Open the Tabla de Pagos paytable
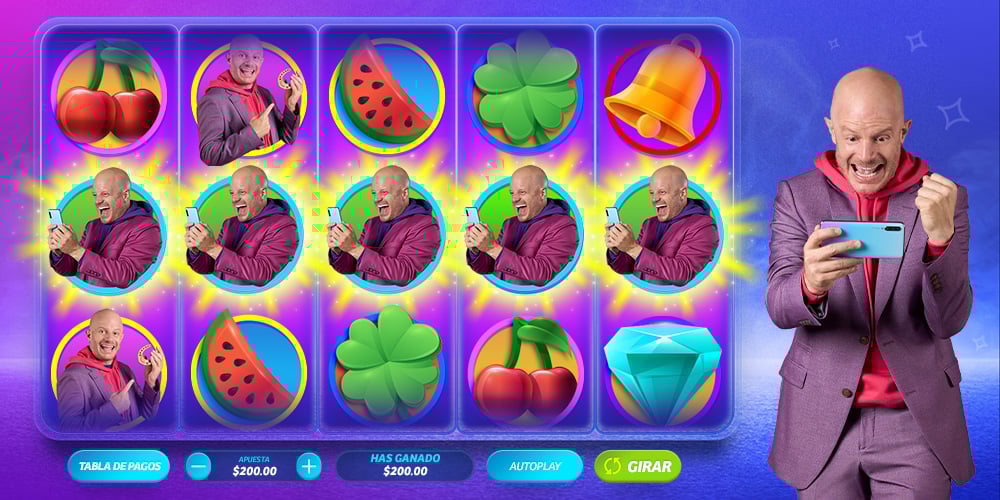The image size is (1000, 500). [118, 466]
